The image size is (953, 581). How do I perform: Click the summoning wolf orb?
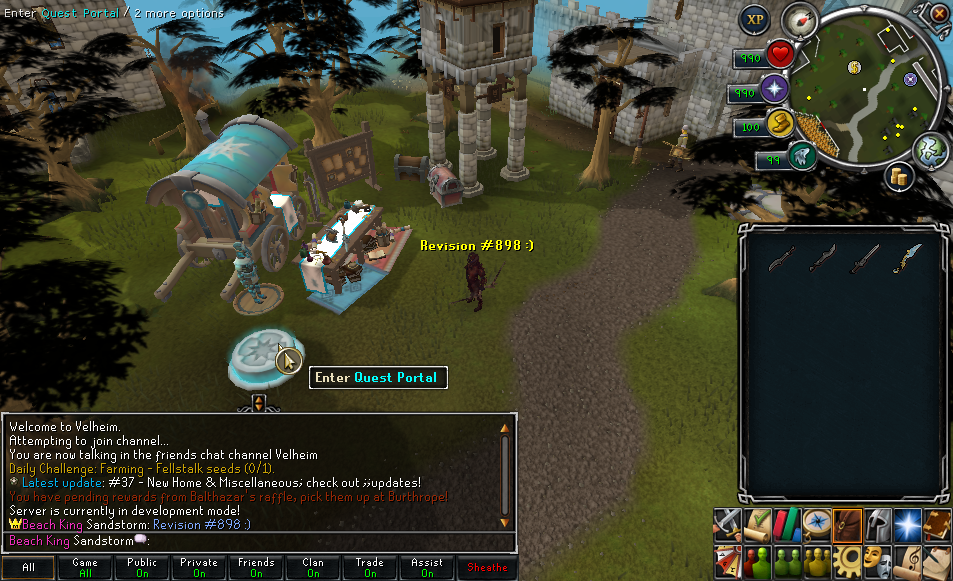coord(799,156)
